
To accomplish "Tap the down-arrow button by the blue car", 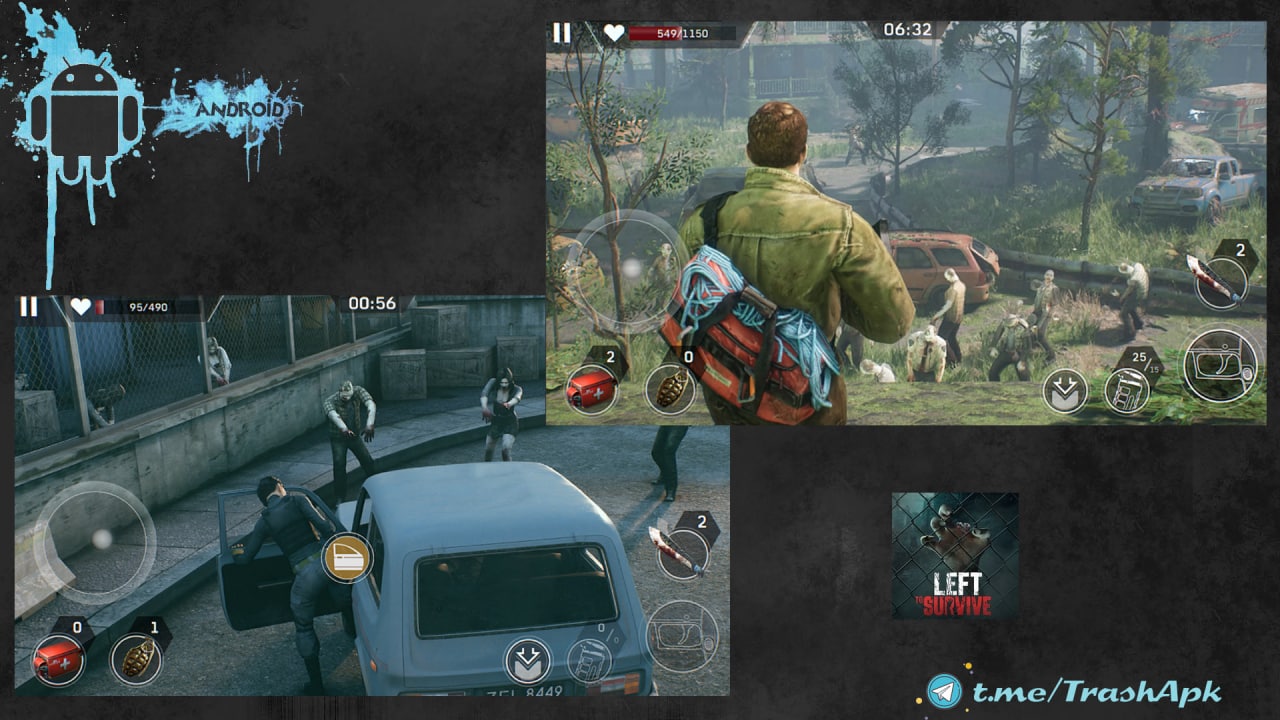I will point(528,661).
